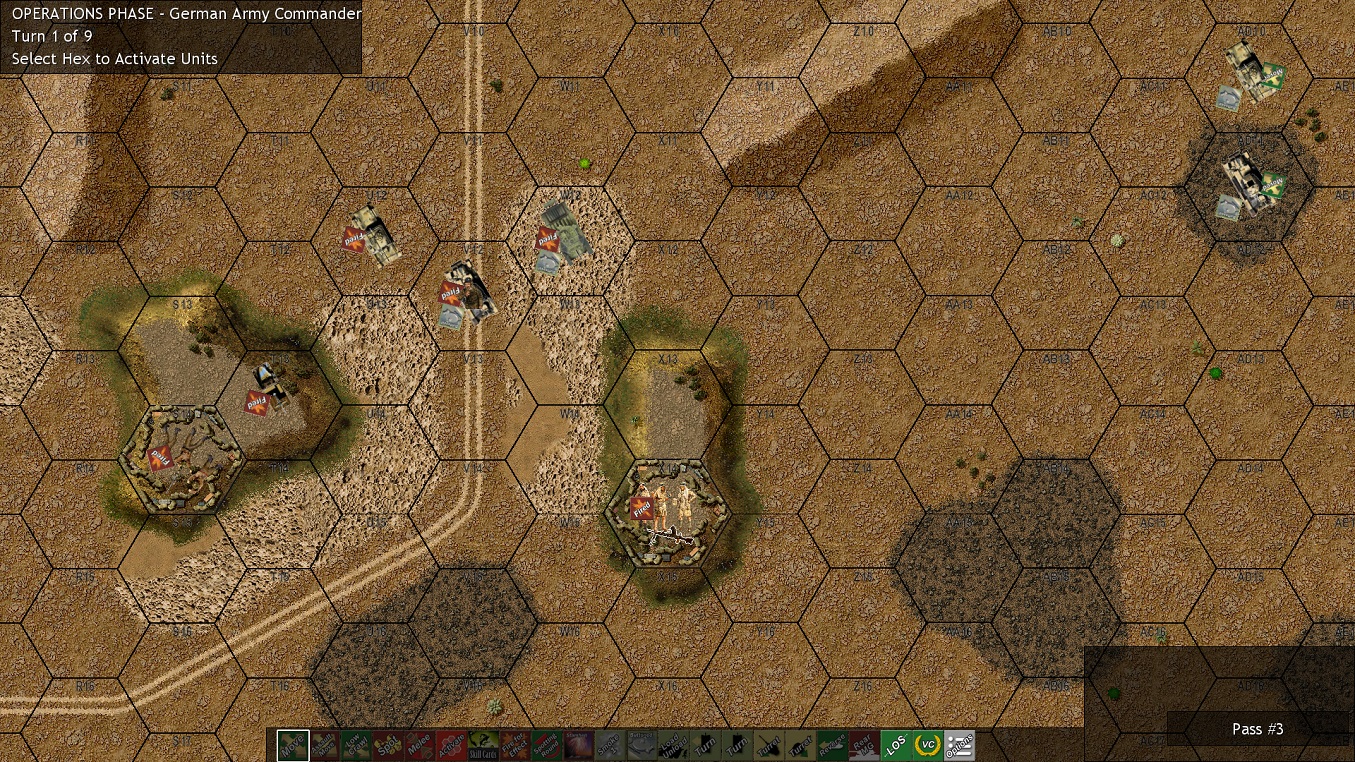Click the Reverse movement icon
Screen dimensions: 1355x762
click(833, 745)
